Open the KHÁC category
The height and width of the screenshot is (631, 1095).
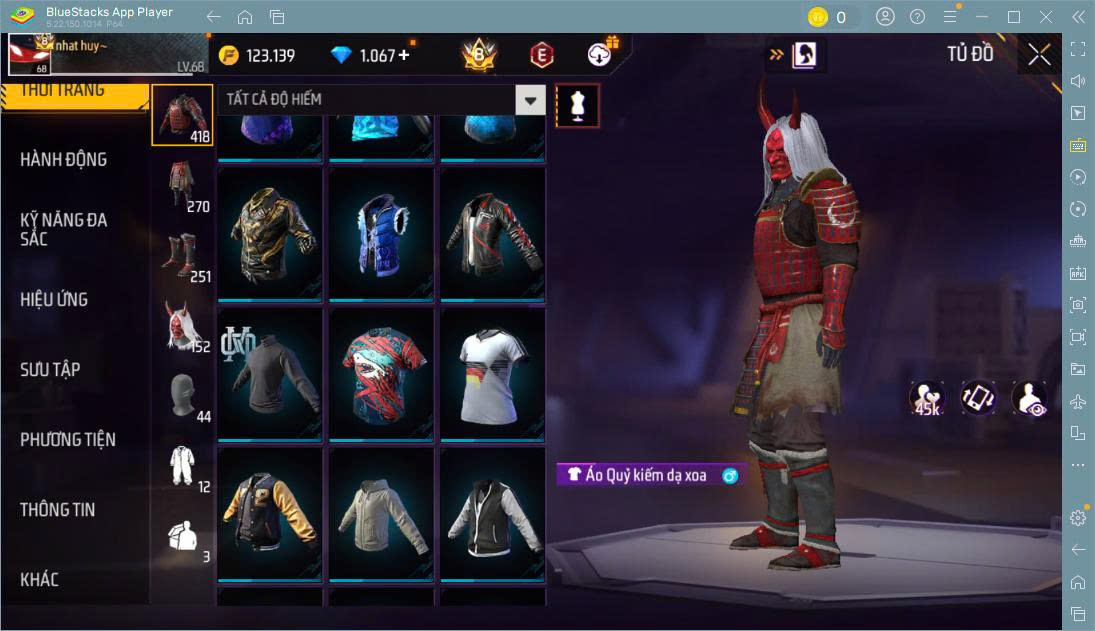coord(40,580)
